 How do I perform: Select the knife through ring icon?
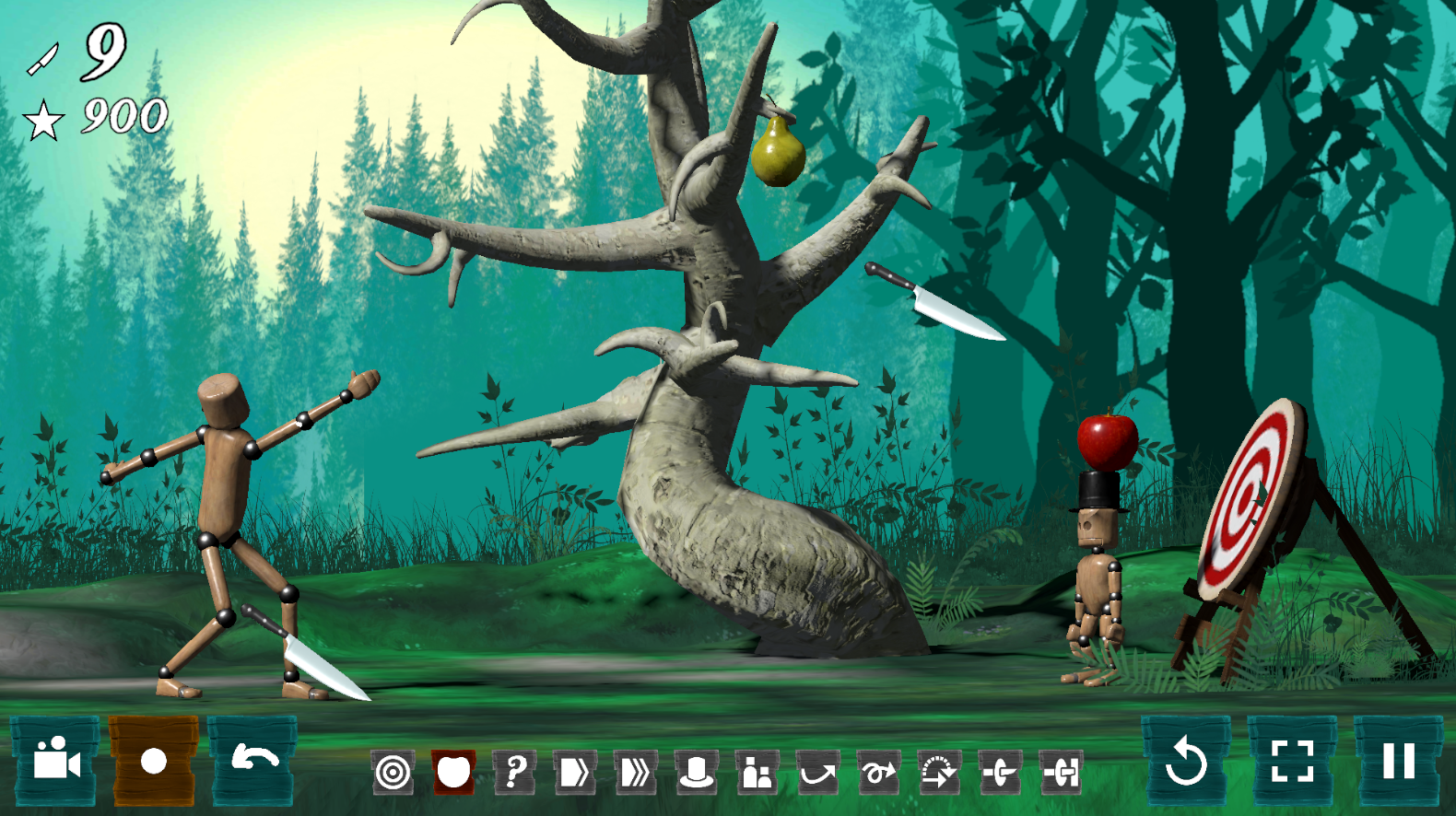pyautogui.click(x=1000, y=772)
